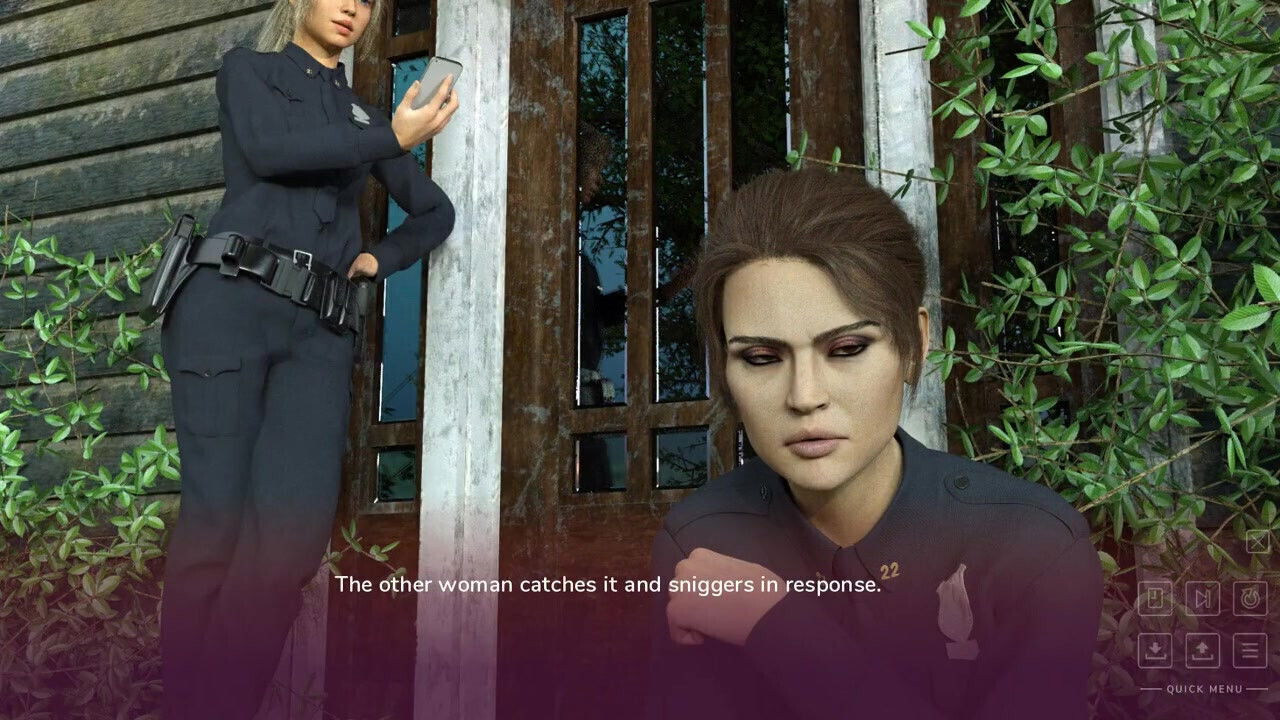Hide the dialogue box with the X icon
This screenshot has width=1280, height=720.
(1258, 540)
